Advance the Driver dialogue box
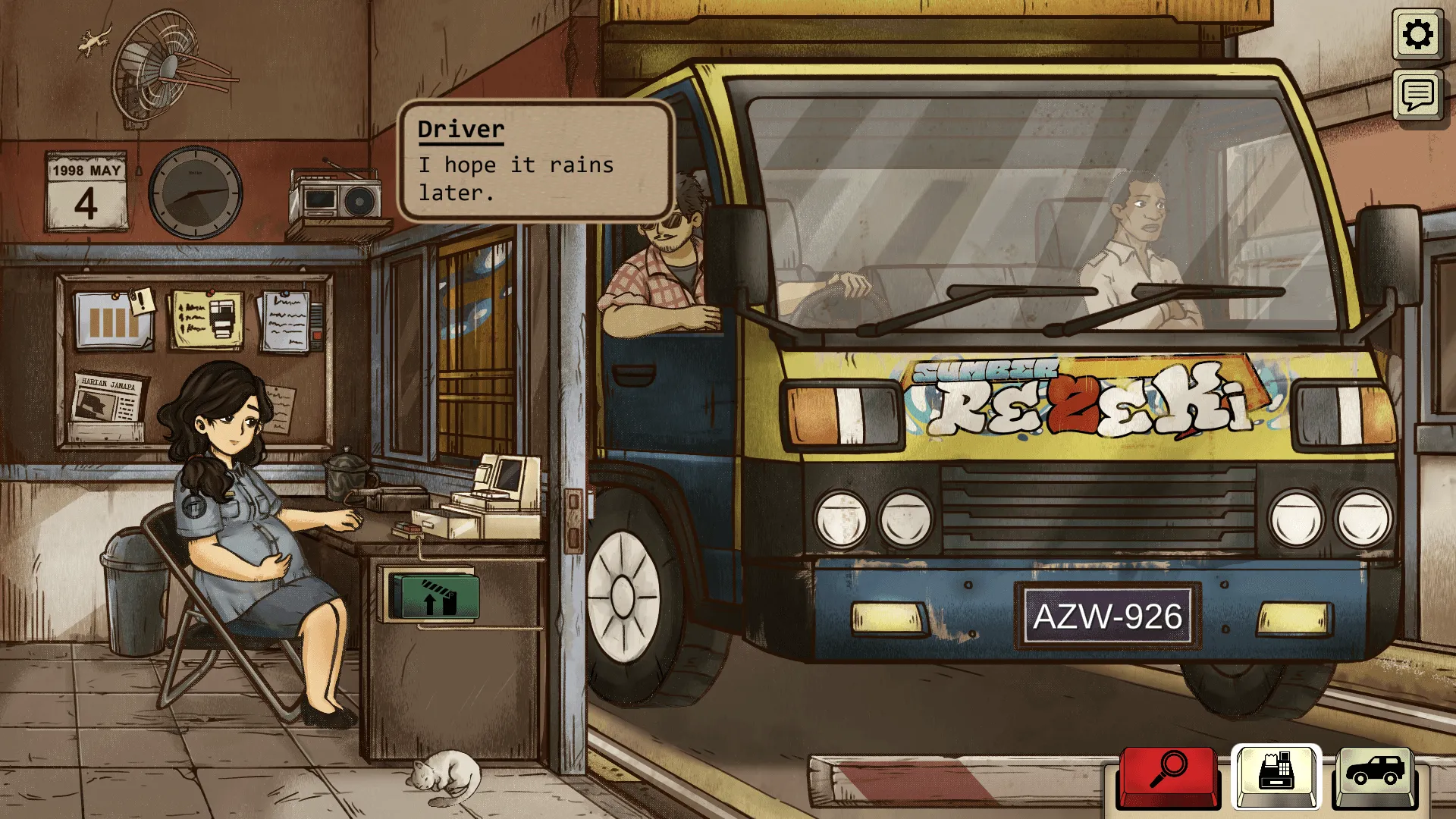This screenshot has height=819, width=1456. pyautogui.click(x=535, y=161)
